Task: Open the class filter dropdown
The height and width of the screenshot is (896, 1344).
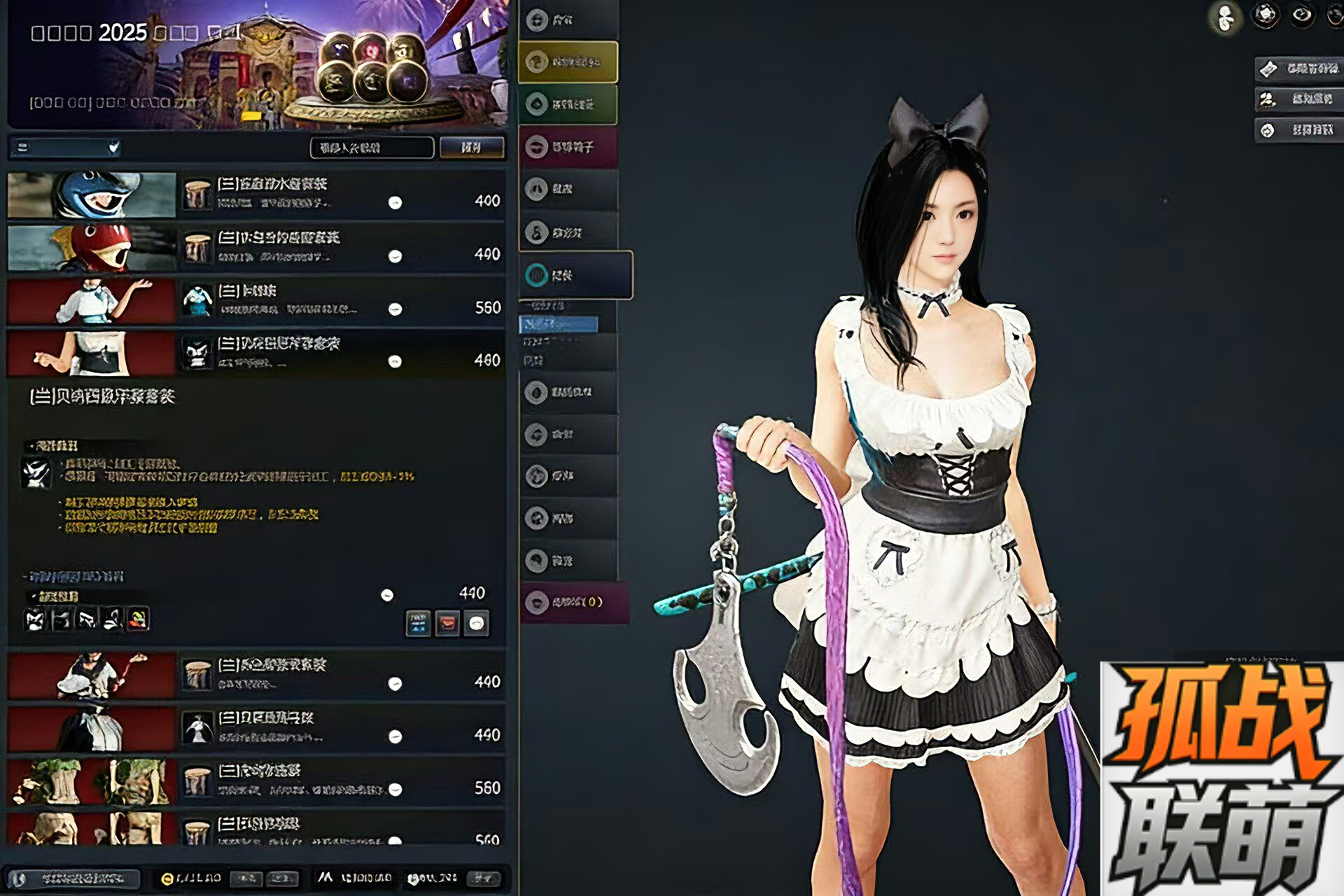Action: coord(65,148)
